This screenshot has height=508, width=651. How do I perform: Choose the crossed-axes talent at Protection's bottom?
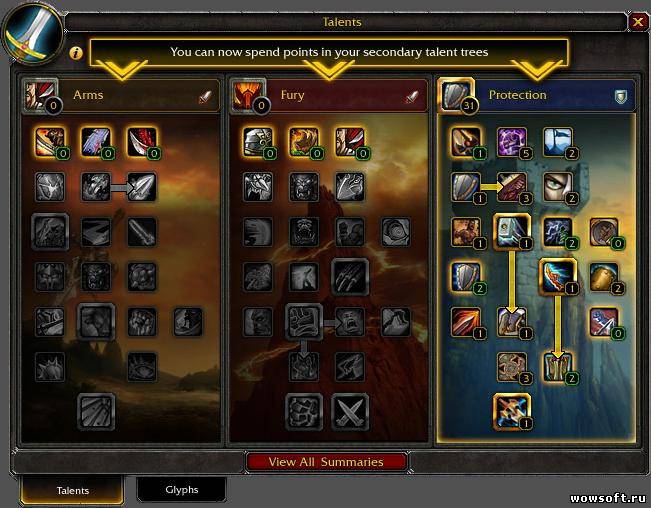[x=511, y=410]
